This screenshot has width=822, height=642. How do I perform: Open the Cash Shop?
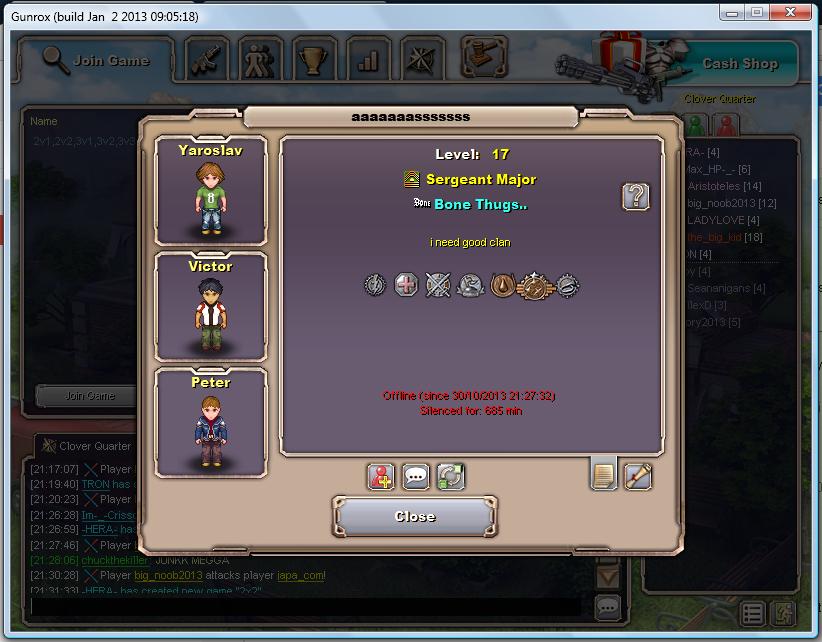(x=739, y=63)
